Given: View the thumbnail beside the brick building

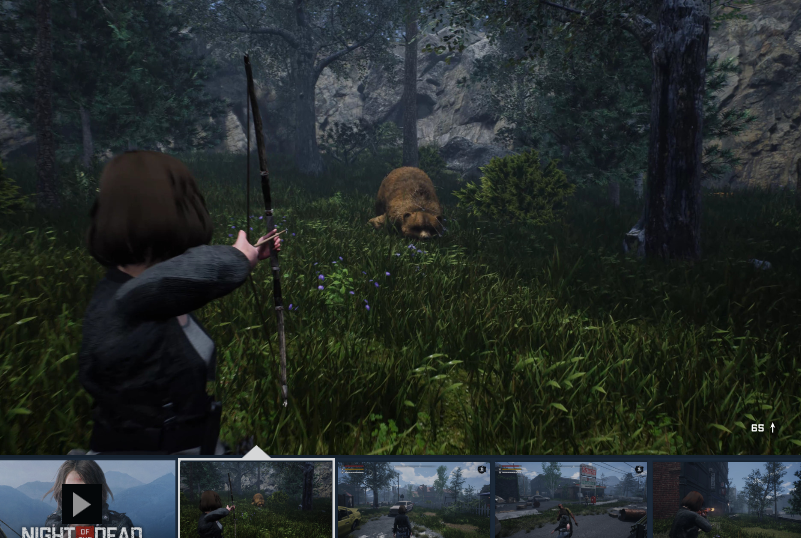Looking at the screenshot, I should click(727, 499).
